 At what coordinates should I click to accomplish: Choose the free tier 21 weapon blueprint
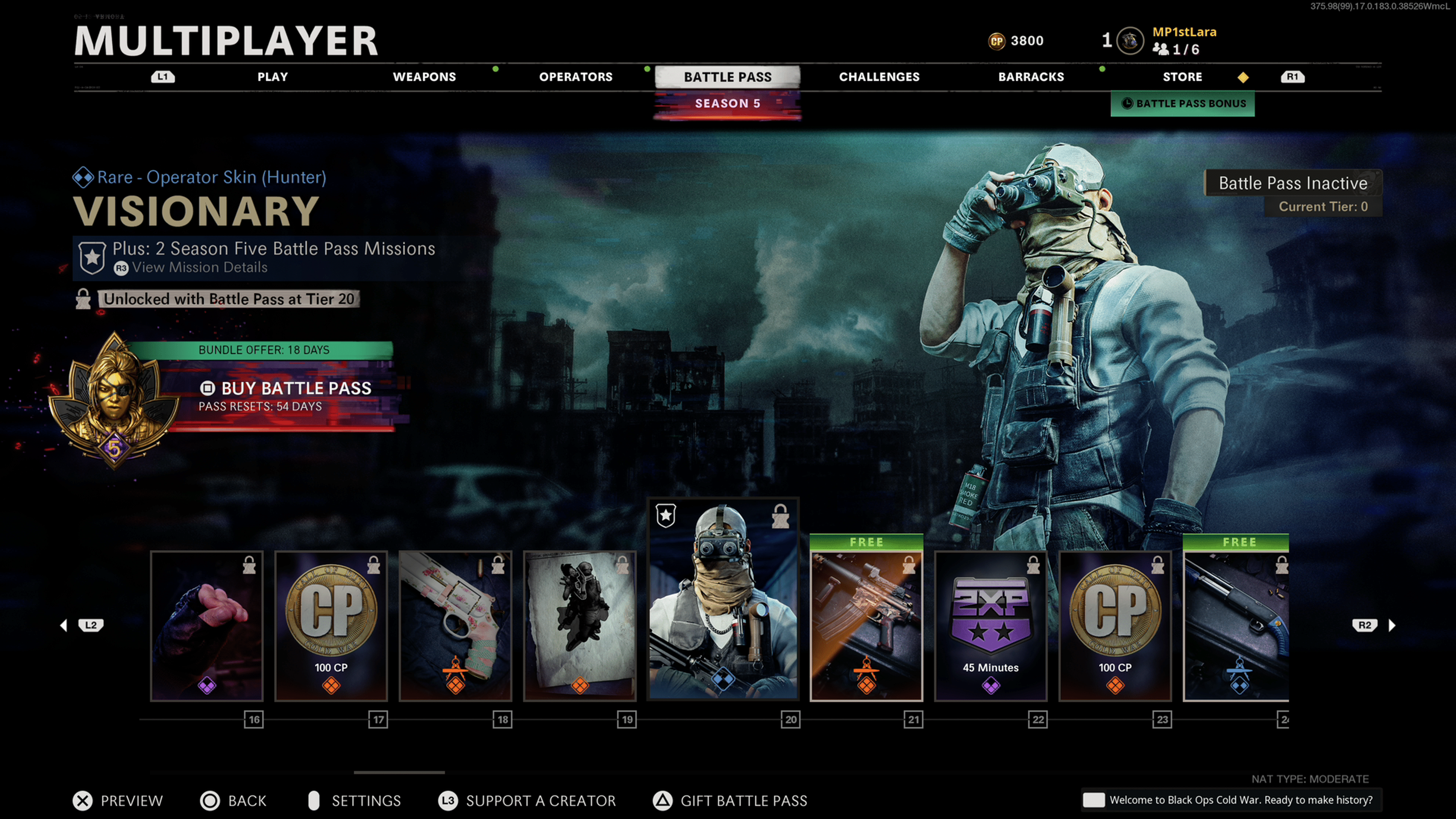[866, 626]
